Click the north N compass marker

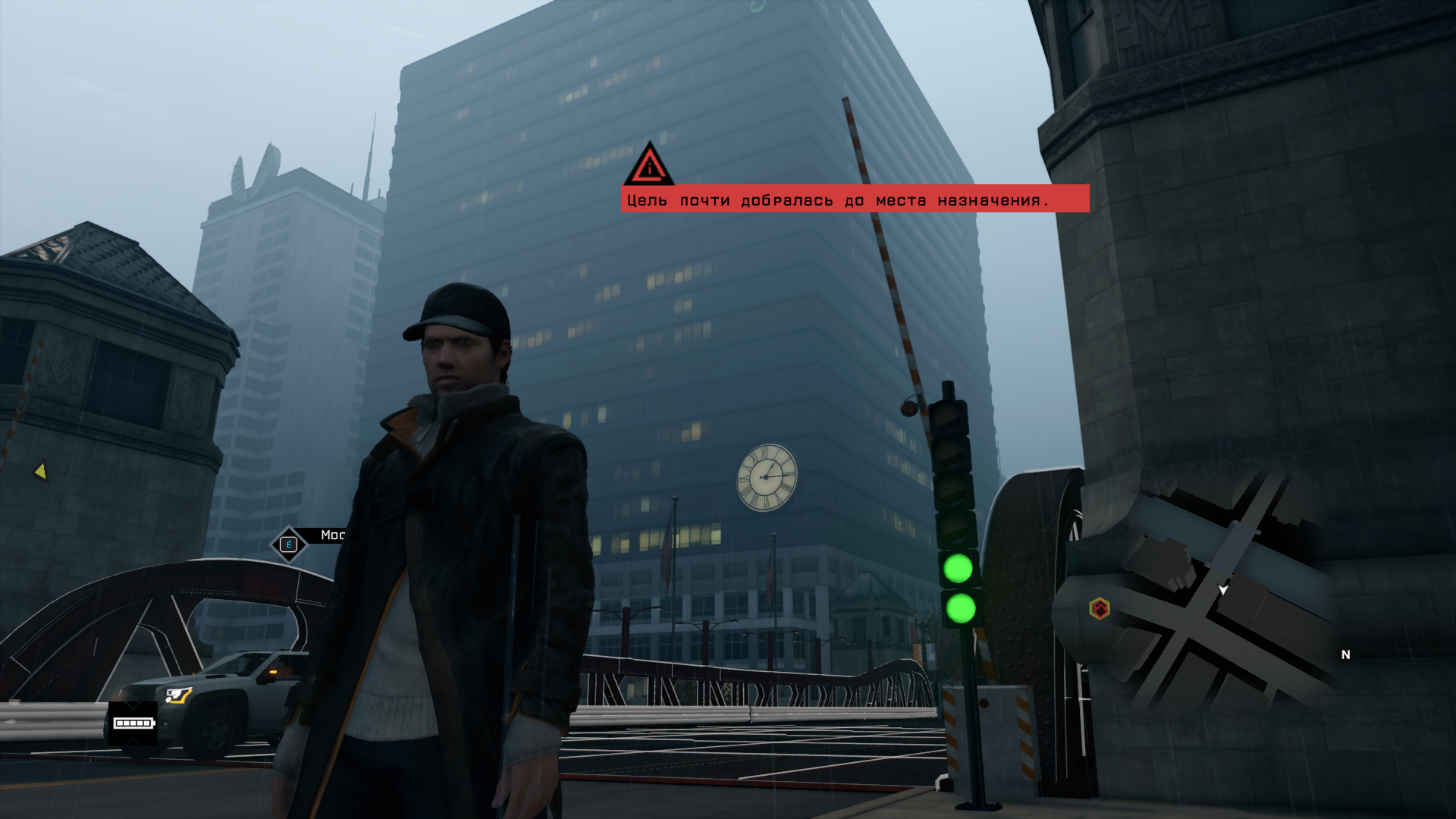tap(1345, 654)
